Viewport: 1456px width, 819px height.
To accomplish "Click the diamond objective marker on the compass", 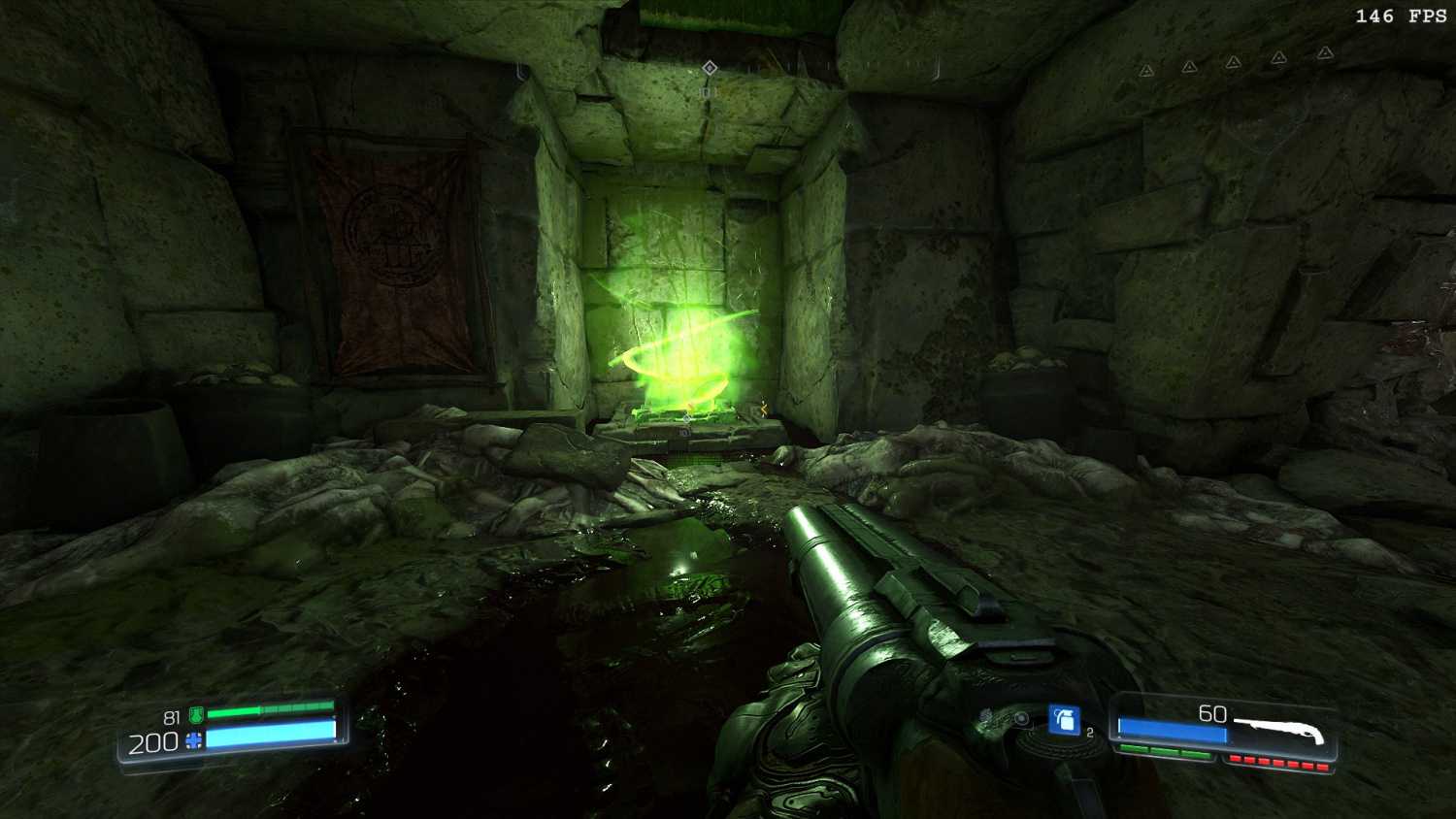I will 710,67.
